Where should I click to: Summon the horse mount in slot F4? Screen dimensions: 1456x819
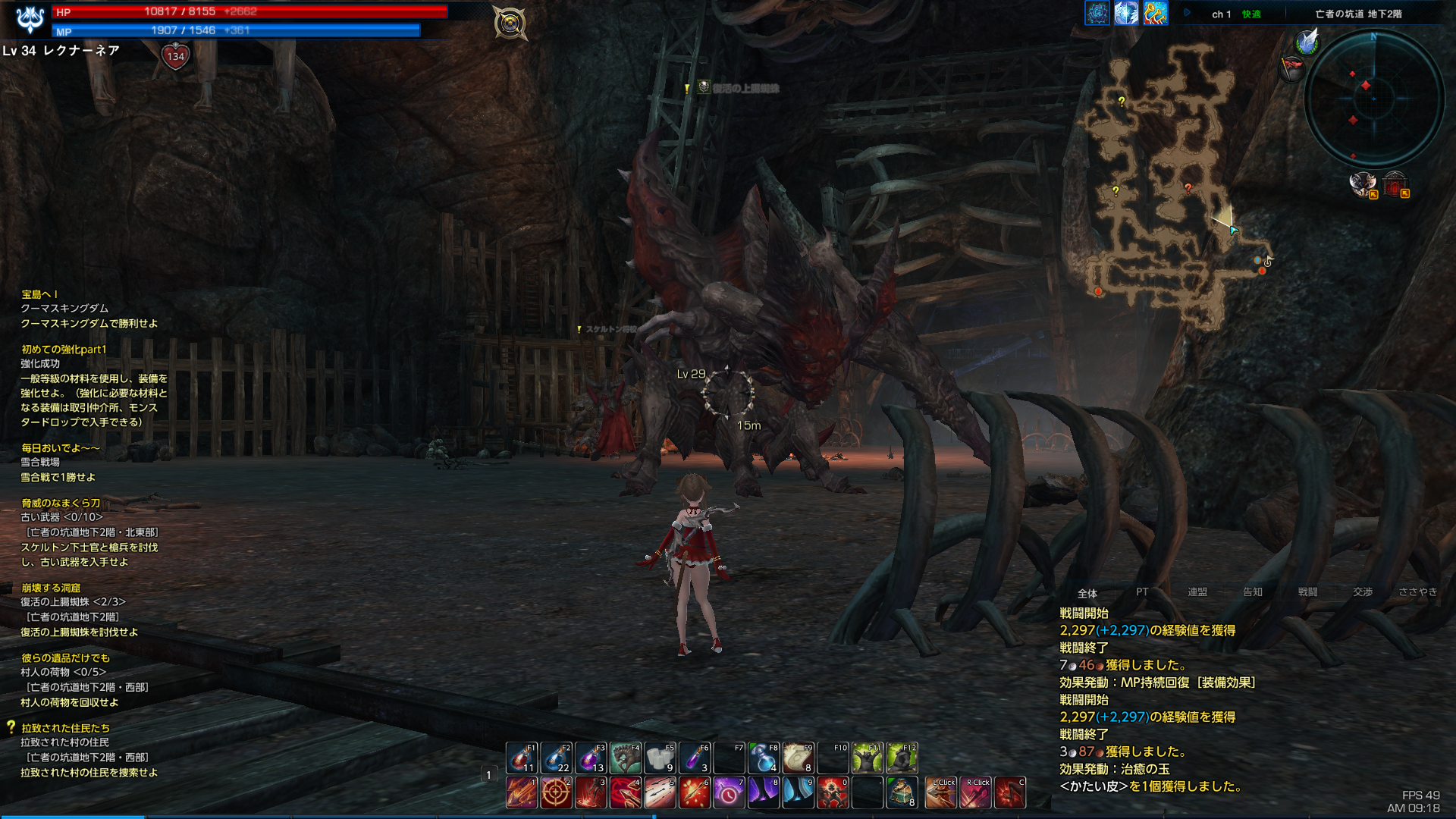click(x=626, y=758)
